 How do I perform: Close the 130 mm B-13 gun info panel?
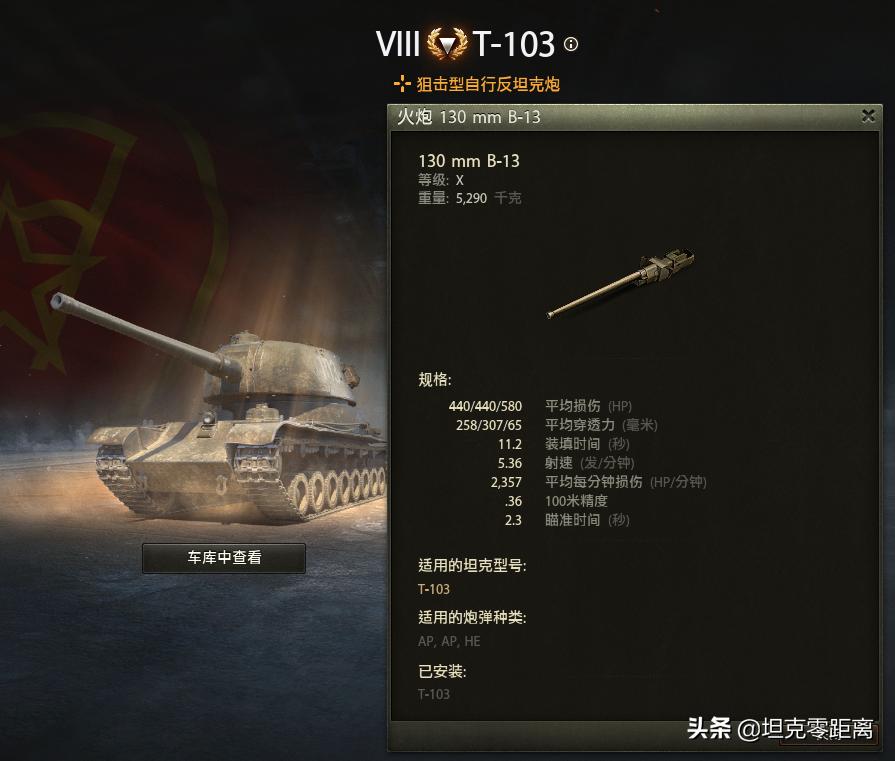868,116
